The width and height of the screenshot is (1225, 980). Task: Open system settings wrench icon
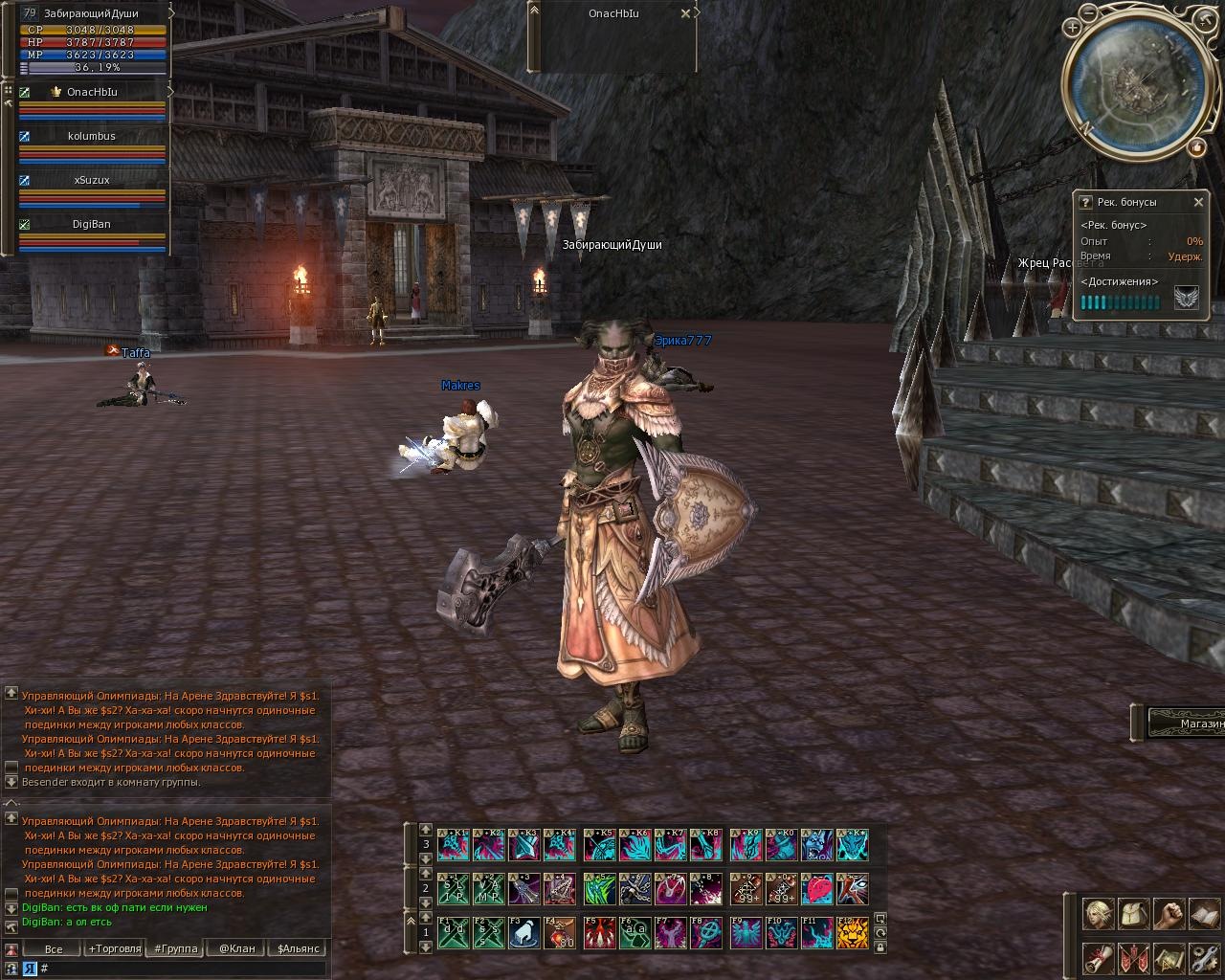coord(1204,957)
